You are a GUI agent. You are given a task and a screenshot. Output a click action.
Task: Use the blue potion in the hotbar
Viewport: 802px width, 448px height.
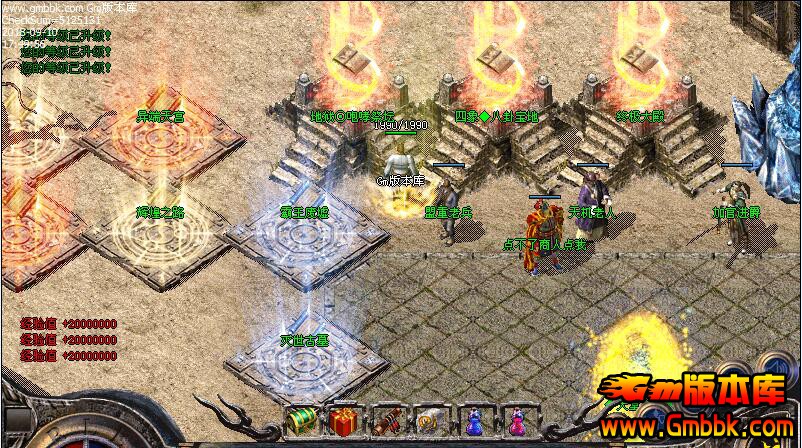[x=474, y=421]
